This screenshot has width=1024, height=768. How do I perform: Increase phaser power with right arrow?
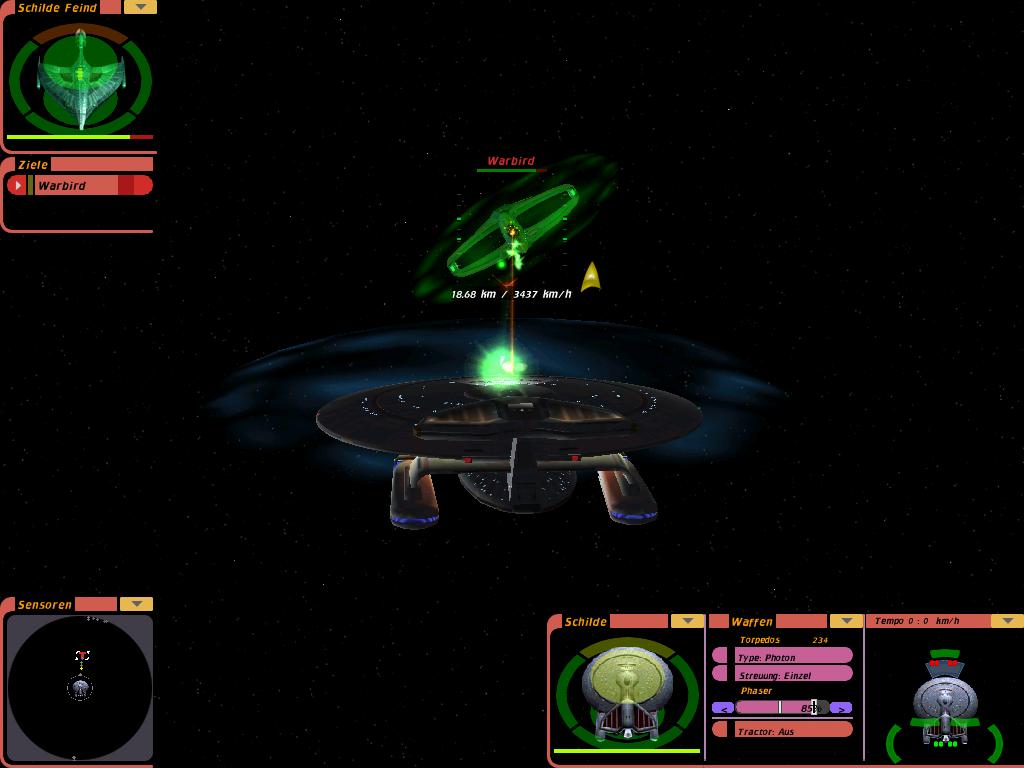coord(841,708)
